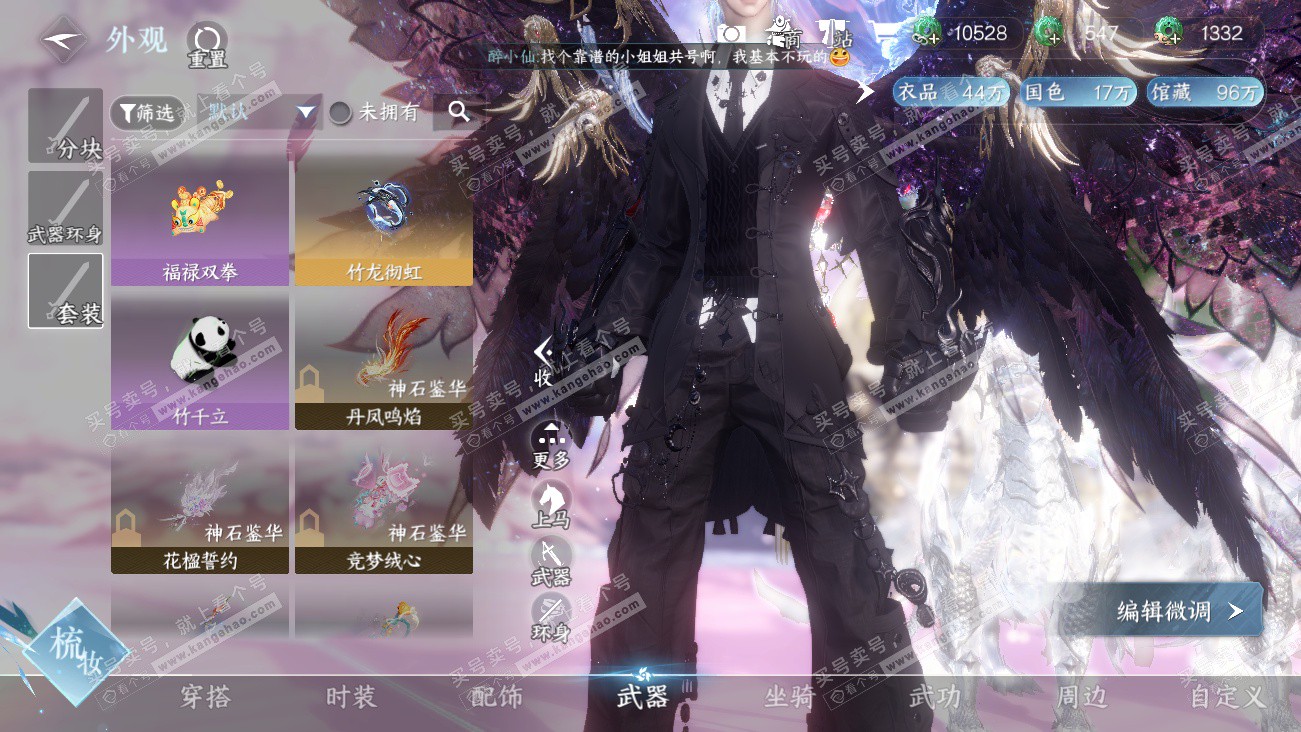1301x732 pixels.
Task: Choose the 套装 side category
Action: tap(66, 290)
